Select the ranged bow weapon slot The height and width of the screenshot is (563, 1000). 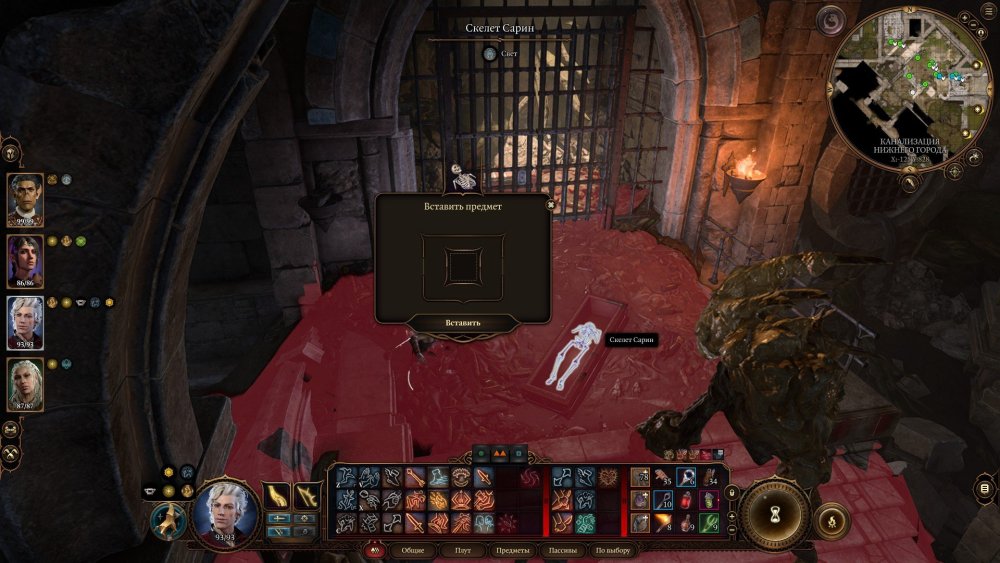[309, 495]
